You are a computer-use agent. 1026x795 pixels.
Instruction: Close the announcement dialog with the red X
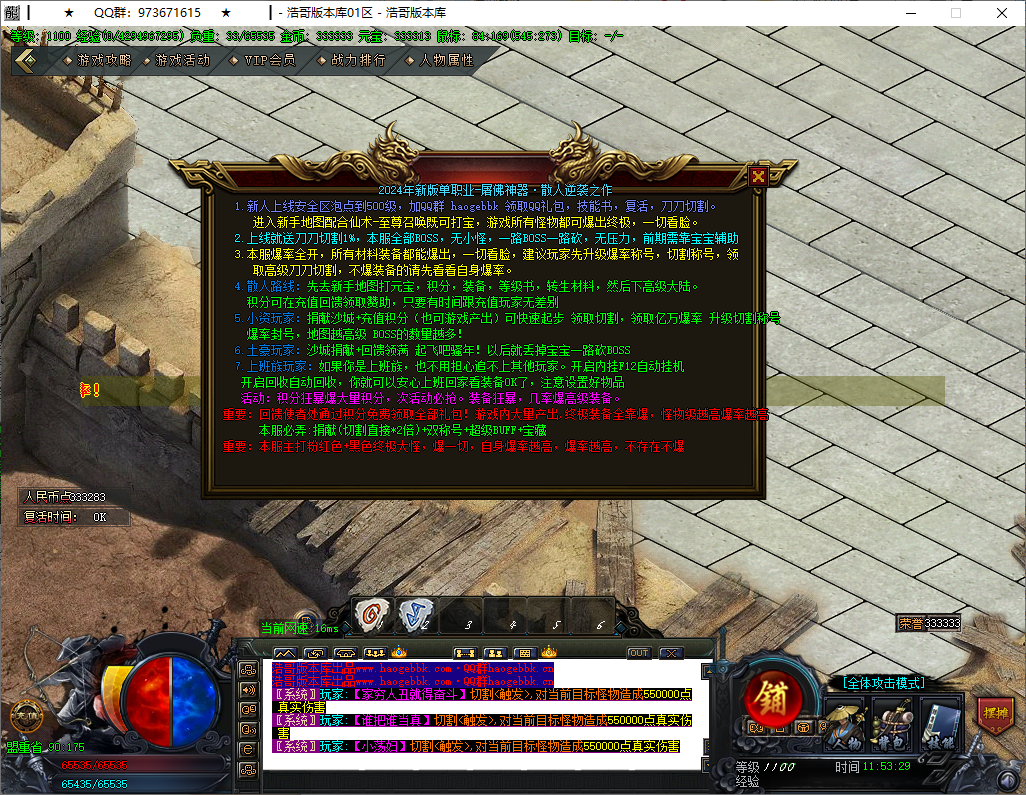pos(758,177)
